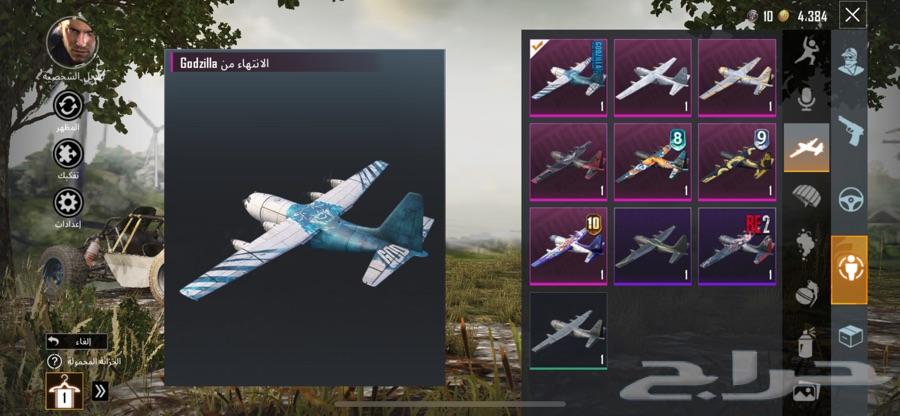Select the airplane skin marked 10
Screen dimensions: 900x416
[568, 245]
